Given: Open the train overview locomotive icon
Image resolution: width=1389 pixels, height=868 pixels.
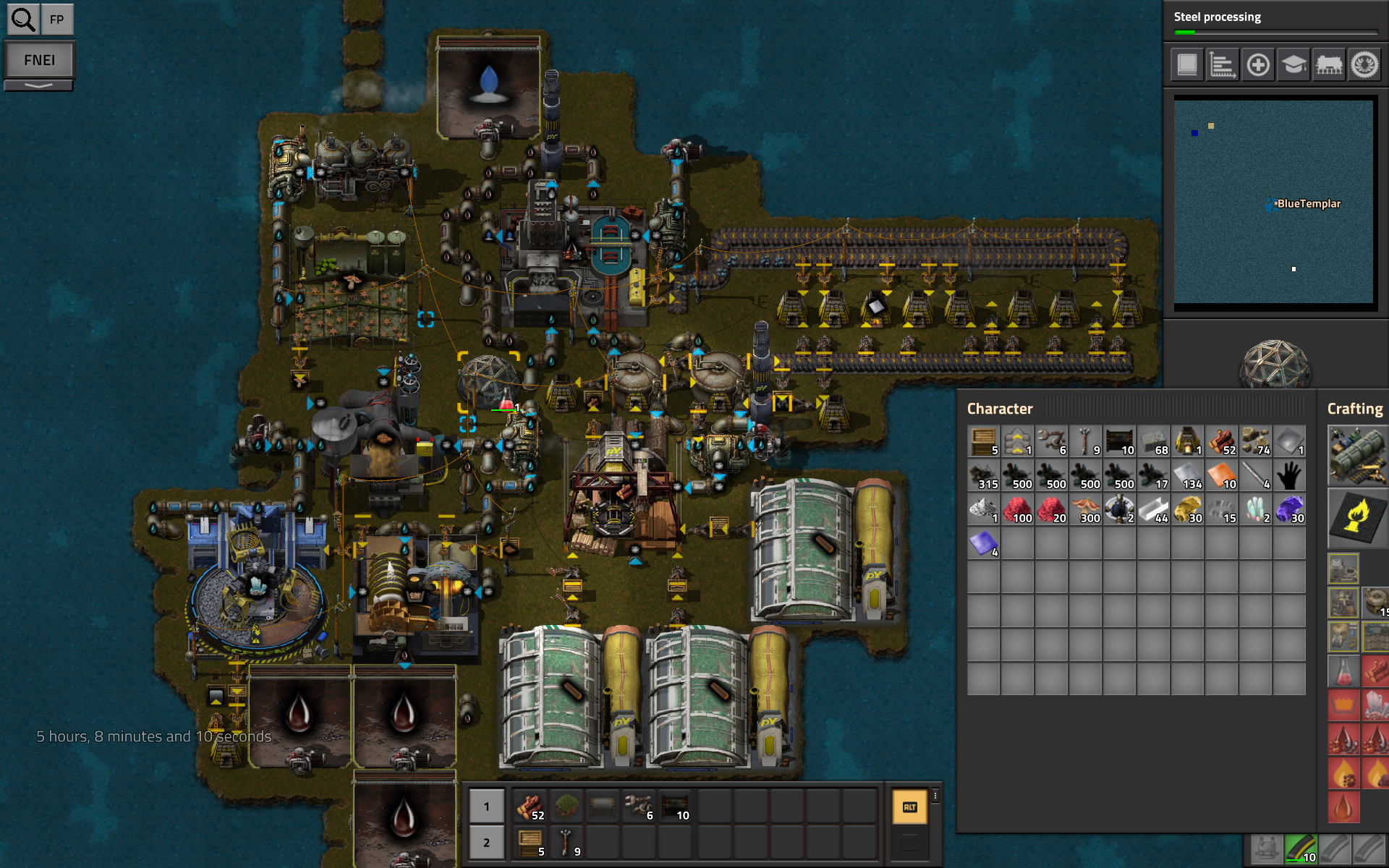Looking at the screenshot, I should (x=1329, y=65).
